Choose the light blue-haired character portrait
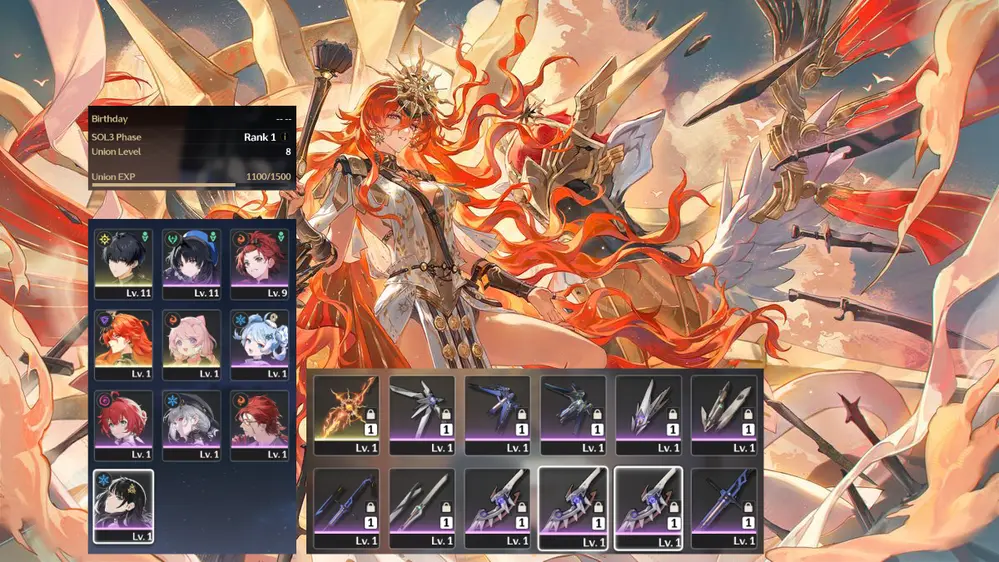 [259, 344]
